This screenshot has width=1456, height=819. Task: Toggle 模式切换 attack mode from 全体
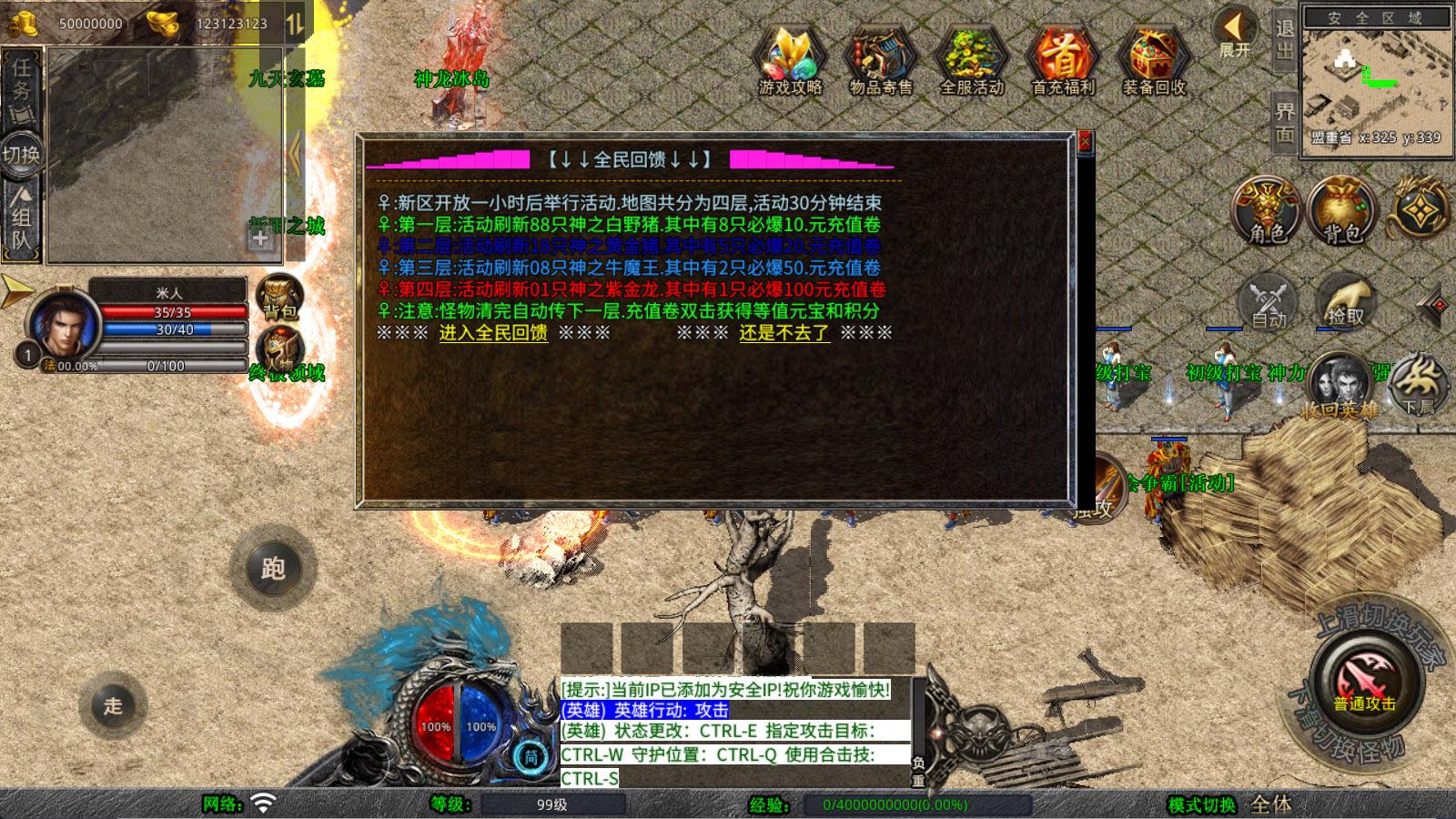coord(1268,804)
